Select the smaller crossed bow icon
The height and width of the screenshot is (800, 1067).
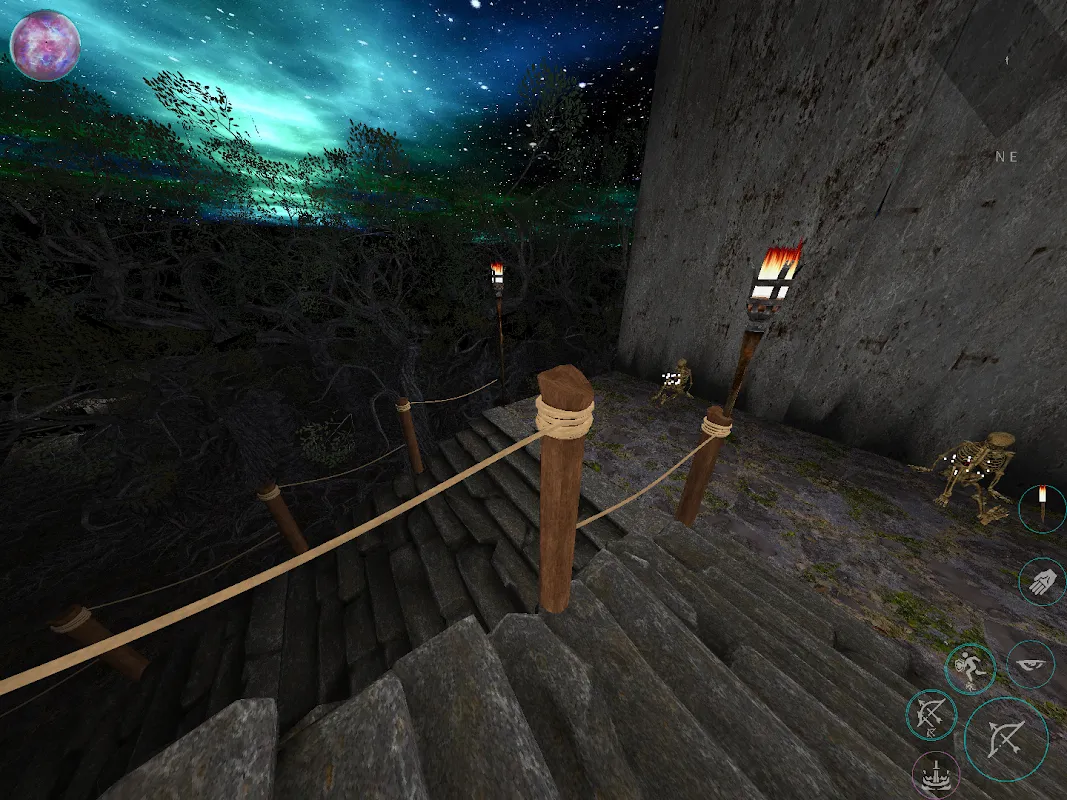pyautogui.click(x=931, y=715)
